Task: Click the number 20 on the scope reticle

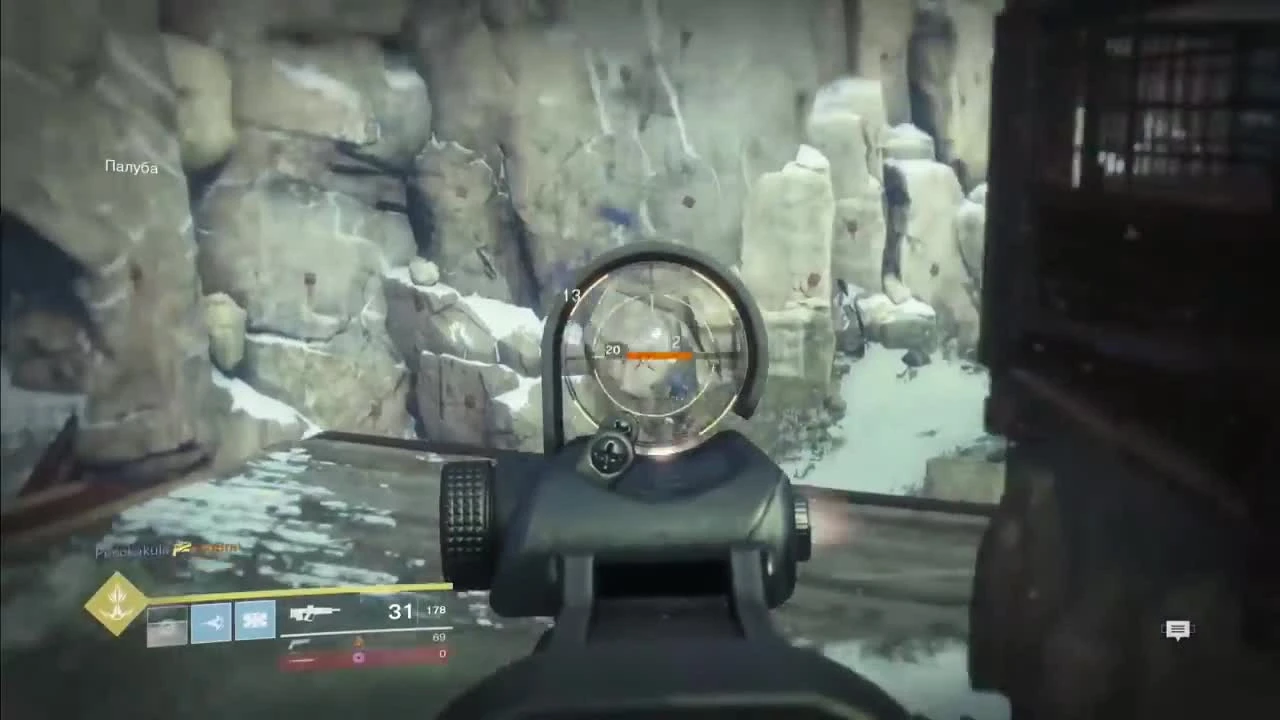Action: click(612, 349)
